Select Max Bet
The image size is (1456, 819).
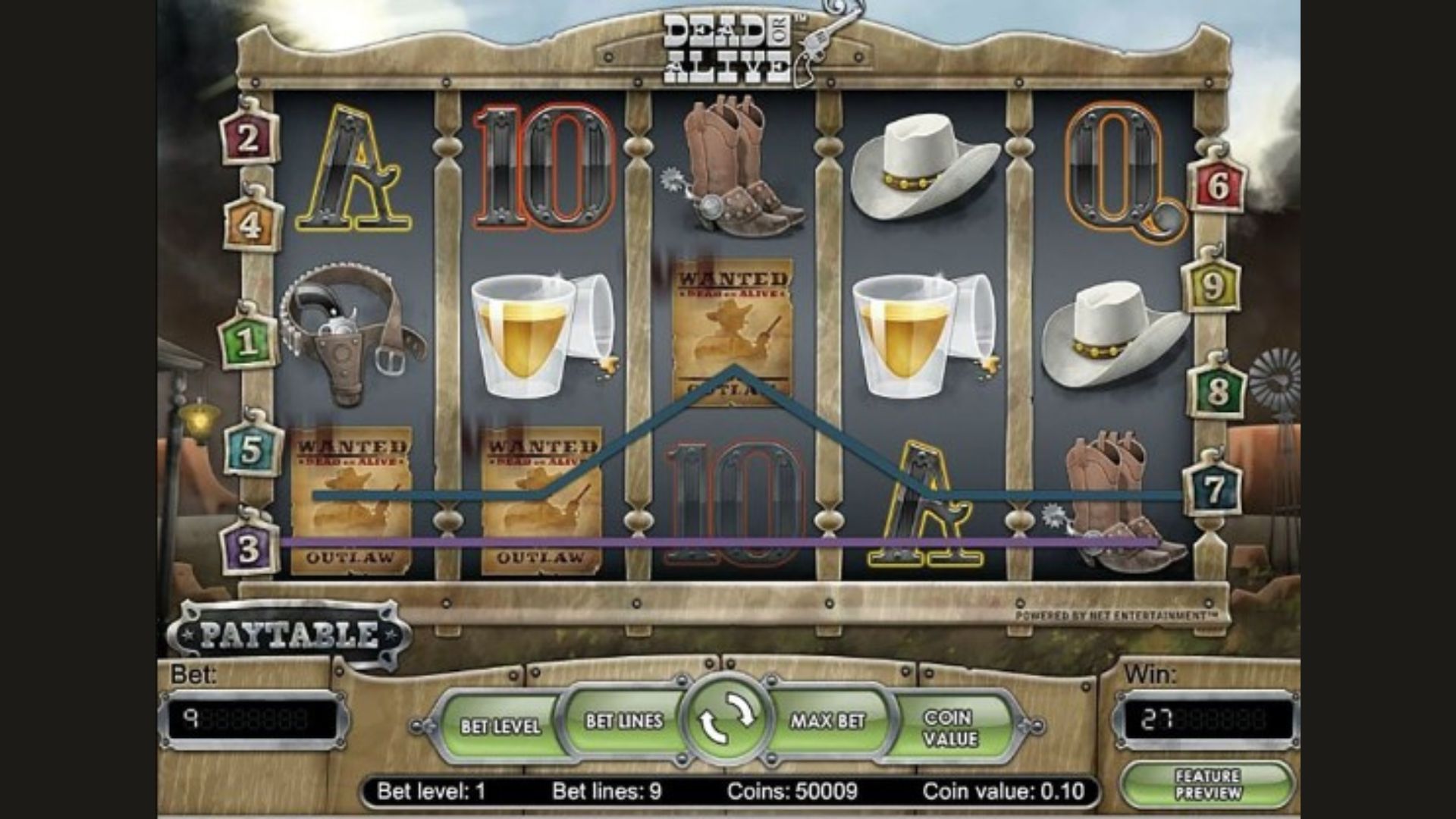tap(827, 720)
